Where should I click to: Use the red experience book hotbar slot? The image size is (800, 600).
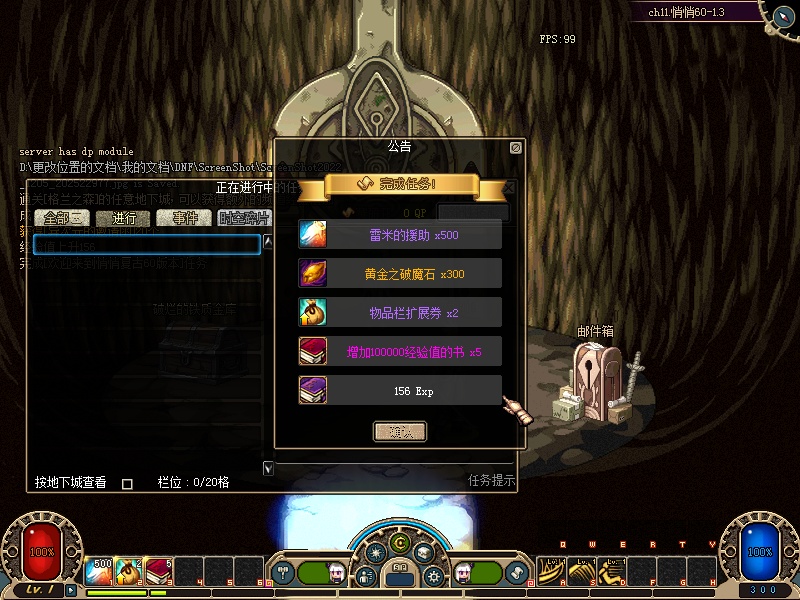tap(159, 571)
